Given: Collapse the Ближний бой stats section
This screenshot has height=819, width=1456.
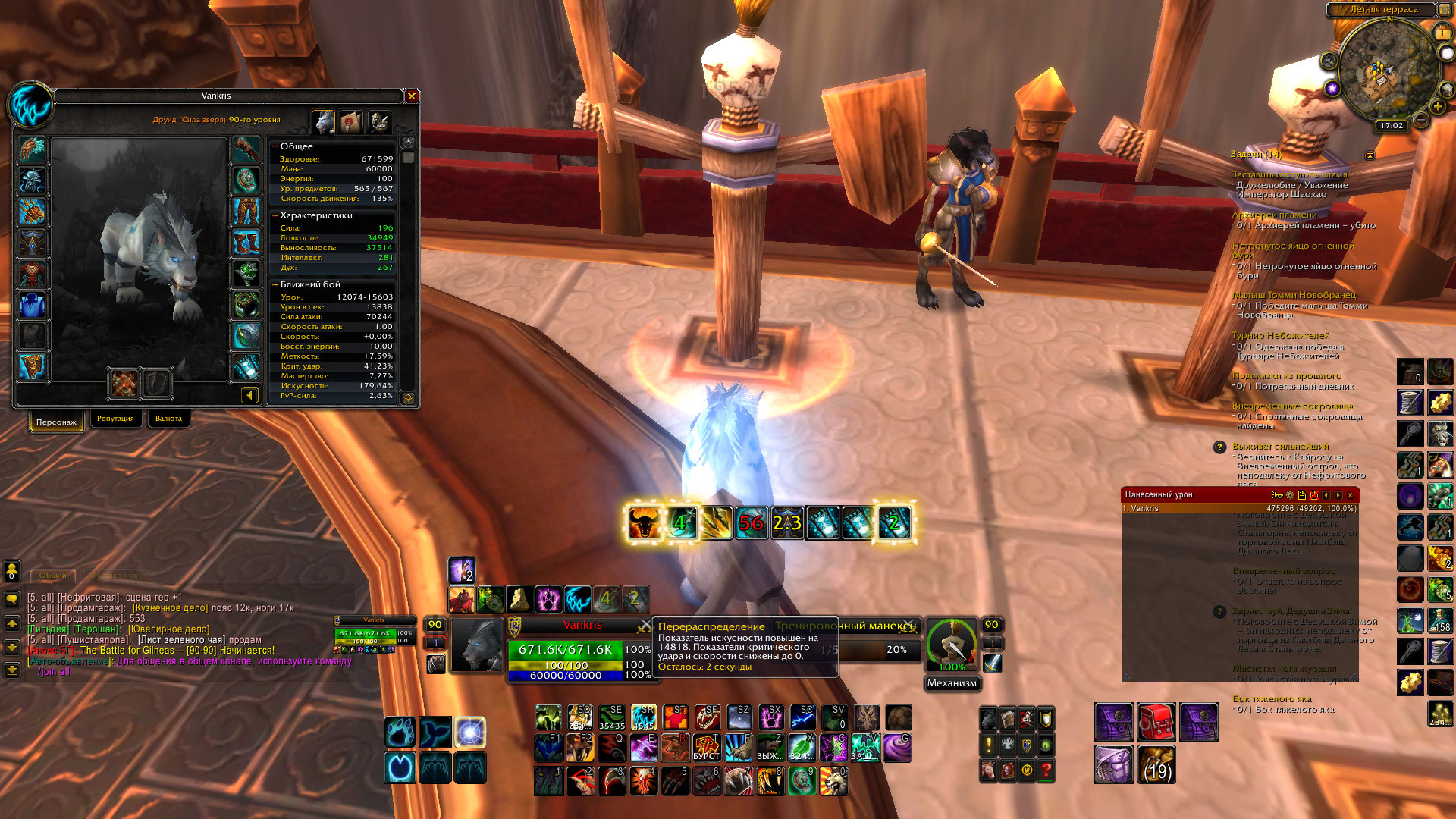Looking at the screenshot, I should (x=275, y=284).
